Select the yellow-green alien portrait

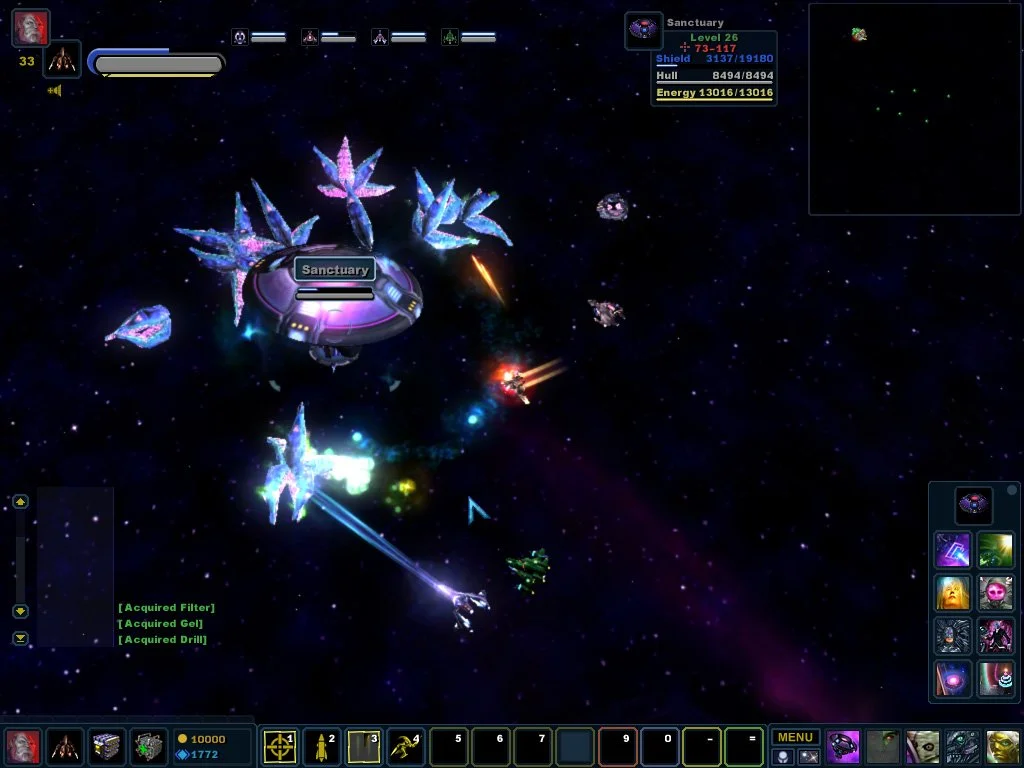point(1003,746)
